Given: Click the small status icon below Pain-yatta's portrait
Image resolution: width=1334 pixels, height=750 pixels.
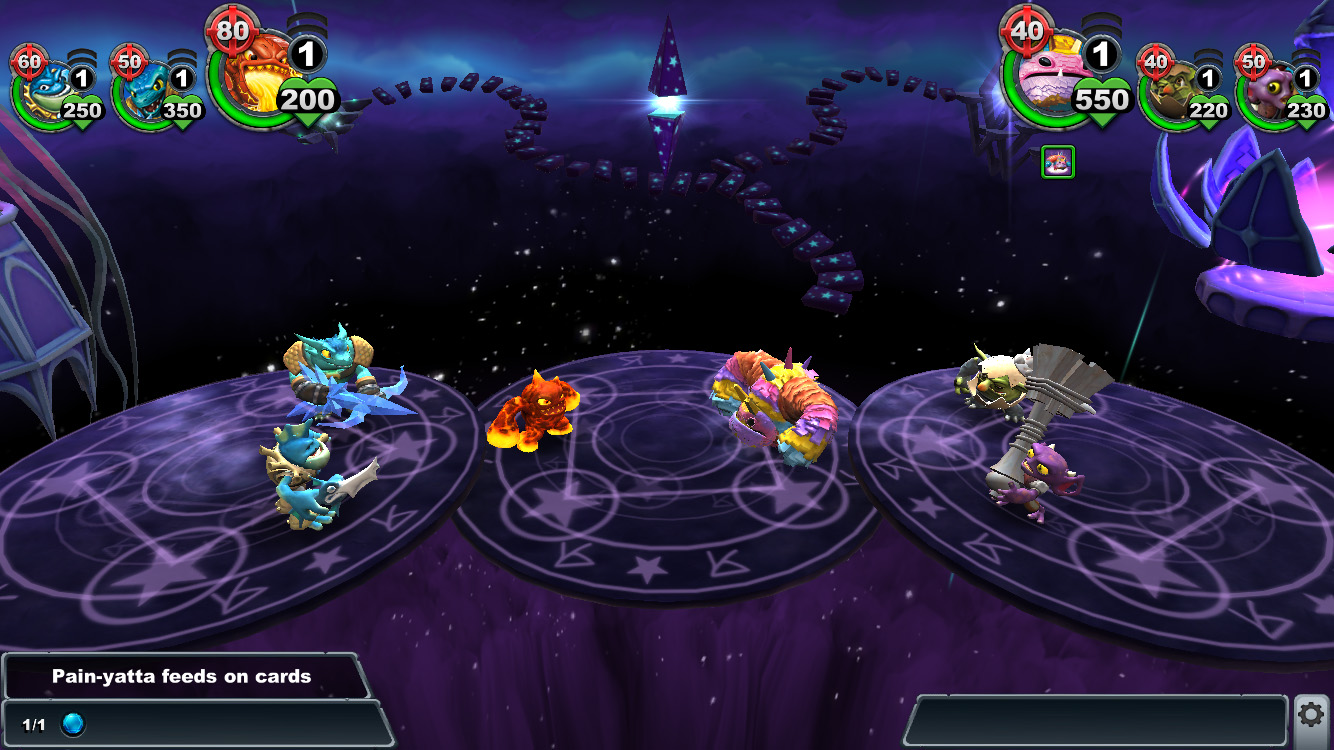Looking at the screenshot, I should 1057,161.
